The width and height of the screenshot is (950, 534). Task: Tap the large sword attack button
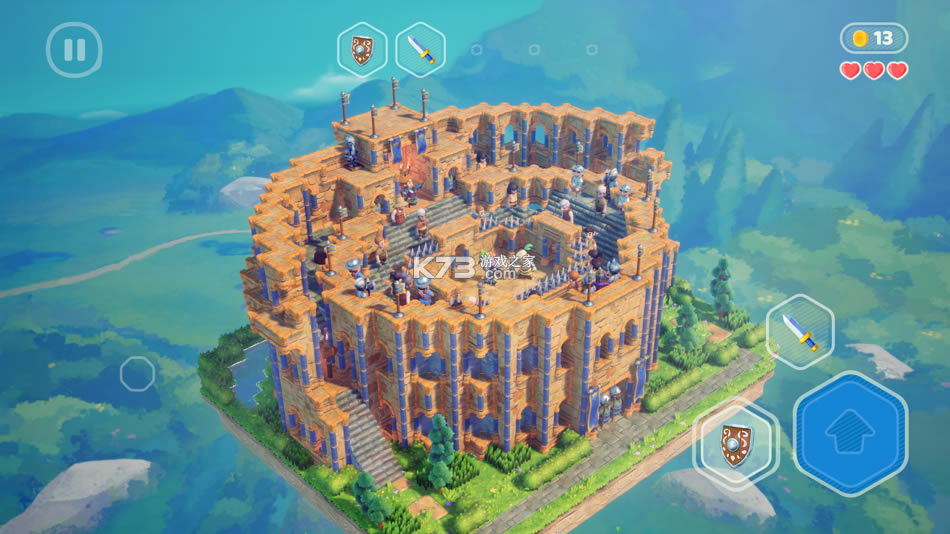click(x=799, y=332)
